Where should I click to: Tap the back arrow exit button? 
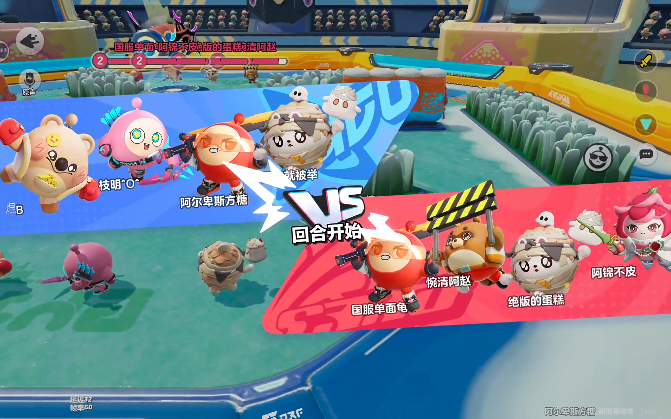[x=31, y=41]
